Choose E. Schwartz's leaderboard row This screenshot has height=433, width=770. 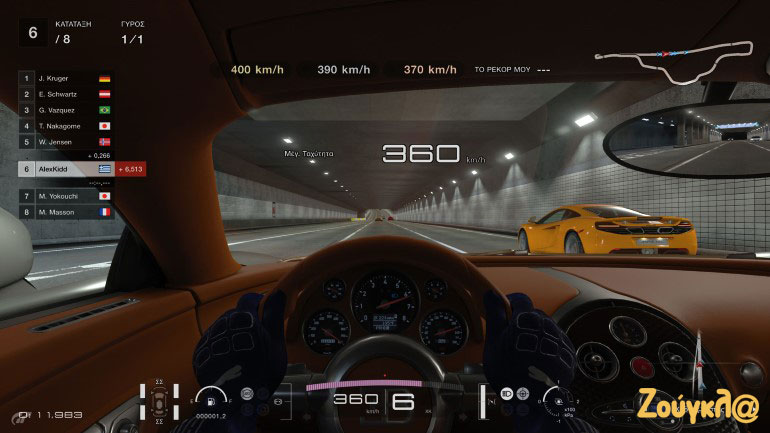(x=65, y=93)
